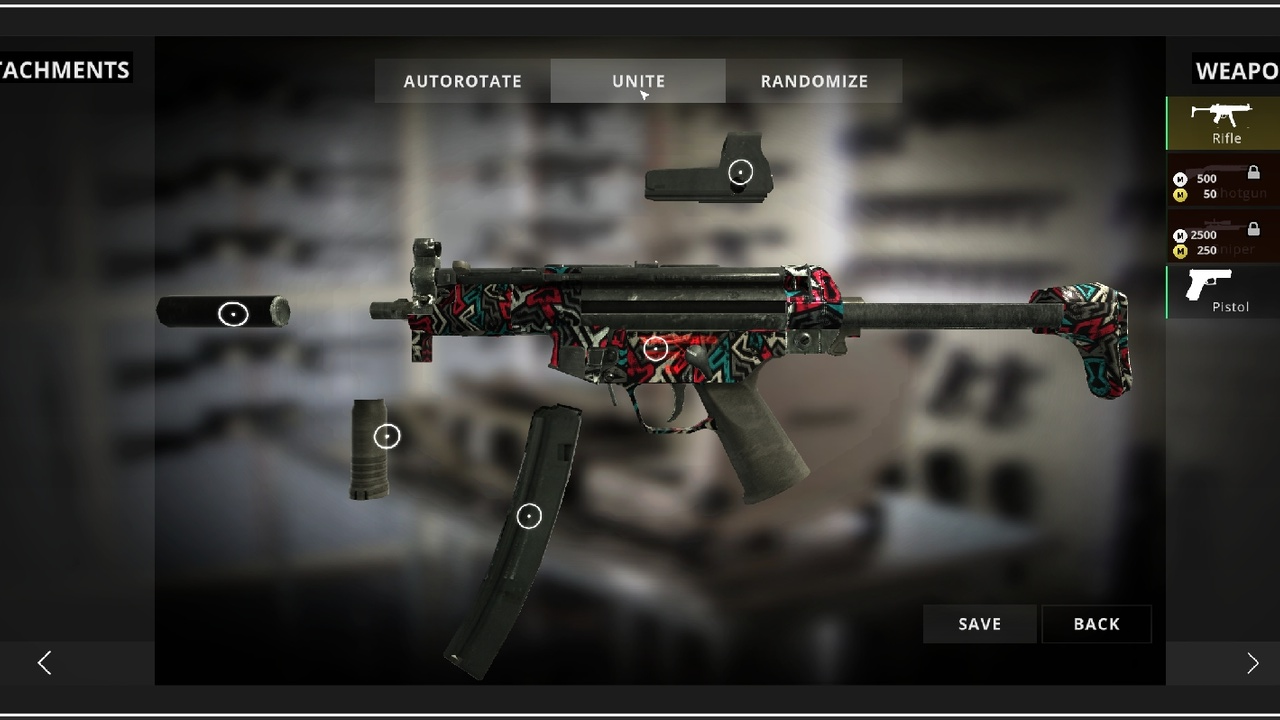Select the holographic sight attachment marker
Image resolution: width=1280 pixels, height=720 pixels.
point(740,172)
